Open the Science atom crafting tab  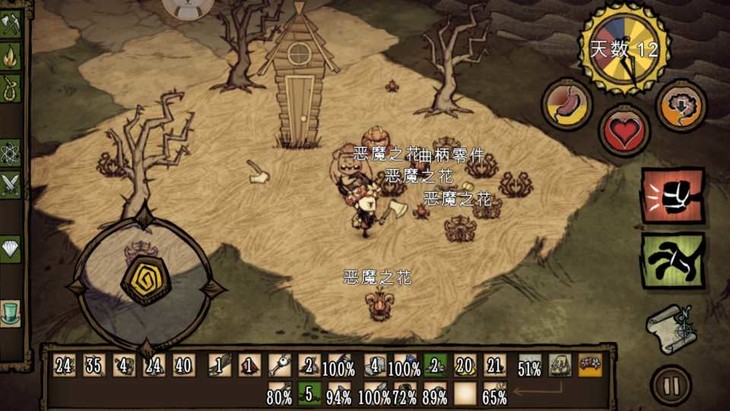click(11, 153)
